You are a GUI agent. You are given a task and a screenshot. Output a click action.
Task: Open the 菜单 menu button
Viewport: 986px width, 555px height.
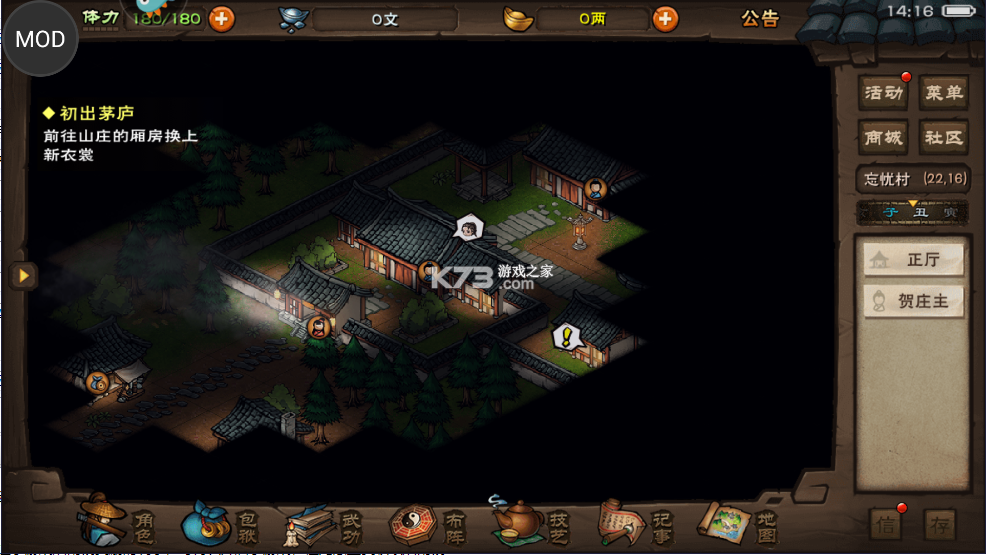[x=943, y=93]
